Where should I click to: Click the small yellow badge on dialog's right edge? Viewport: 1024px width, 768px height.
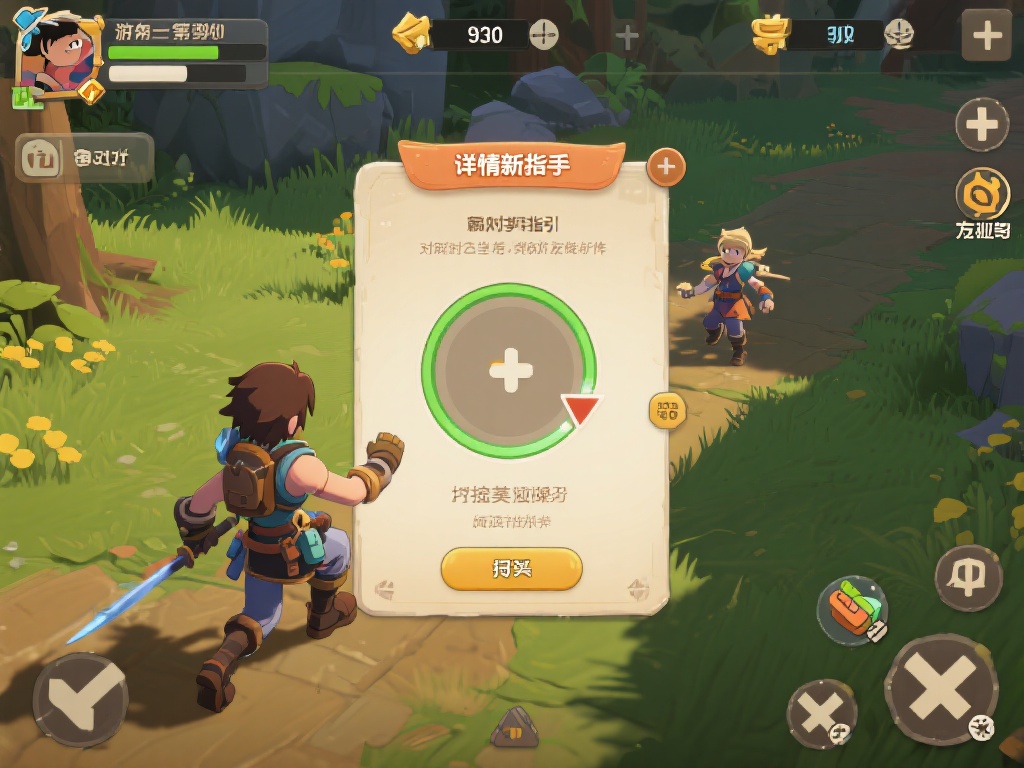667,409
